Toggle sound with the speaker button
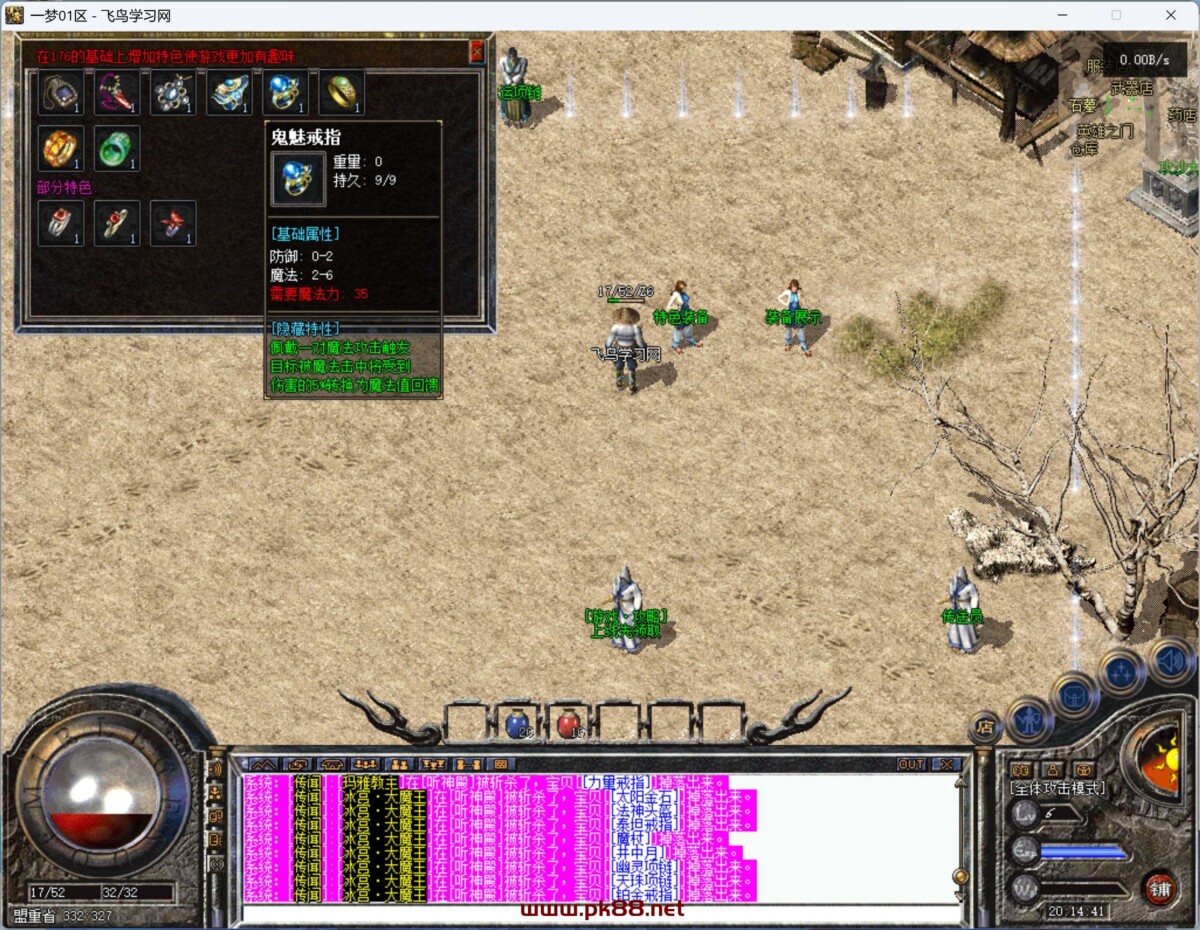1200x930 pixels. pyautogui.click(x=1170, y=660)
